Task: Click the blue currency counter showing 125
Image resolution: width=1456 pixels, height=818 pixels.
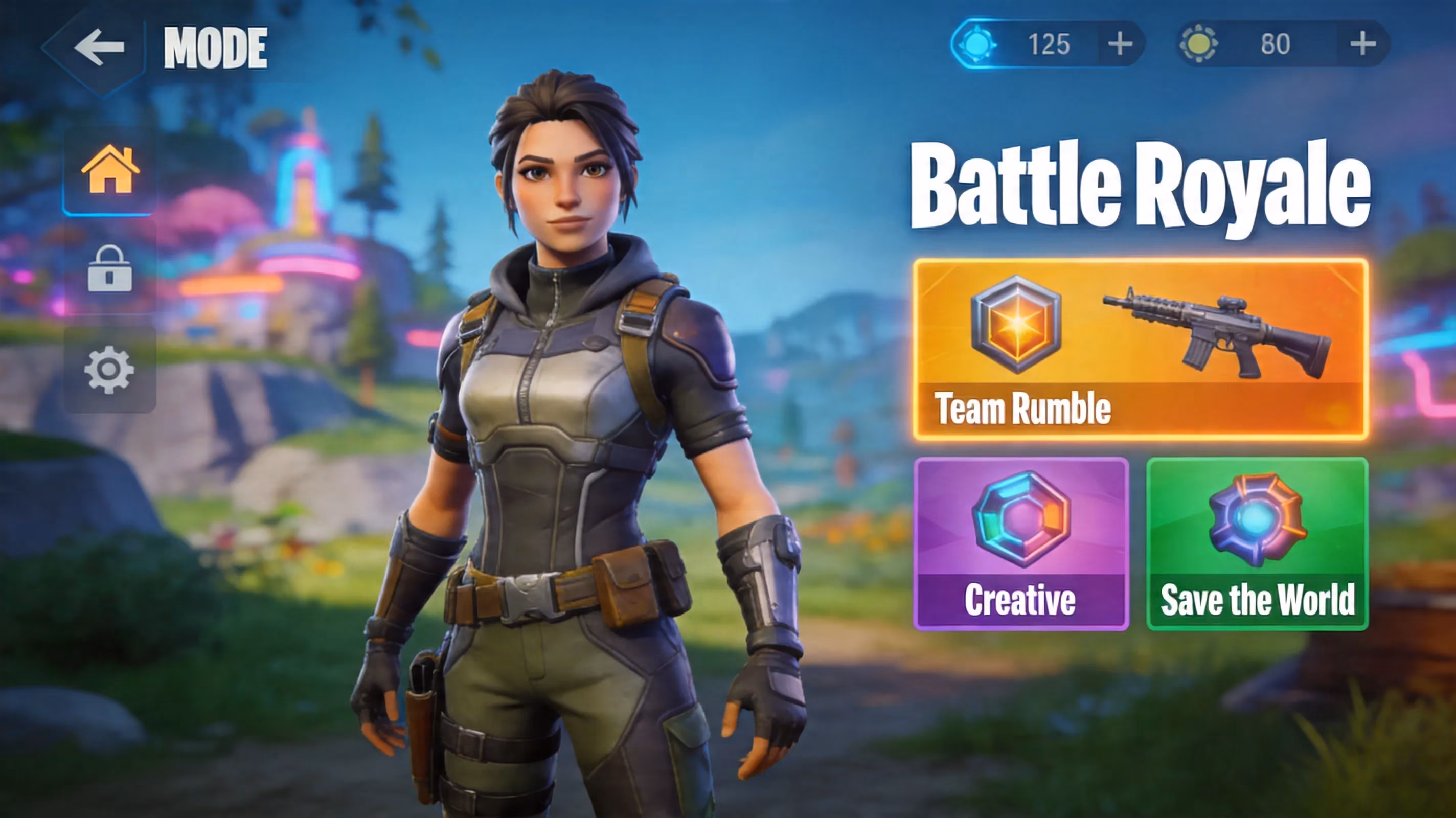Action: tap(1051, 43)
